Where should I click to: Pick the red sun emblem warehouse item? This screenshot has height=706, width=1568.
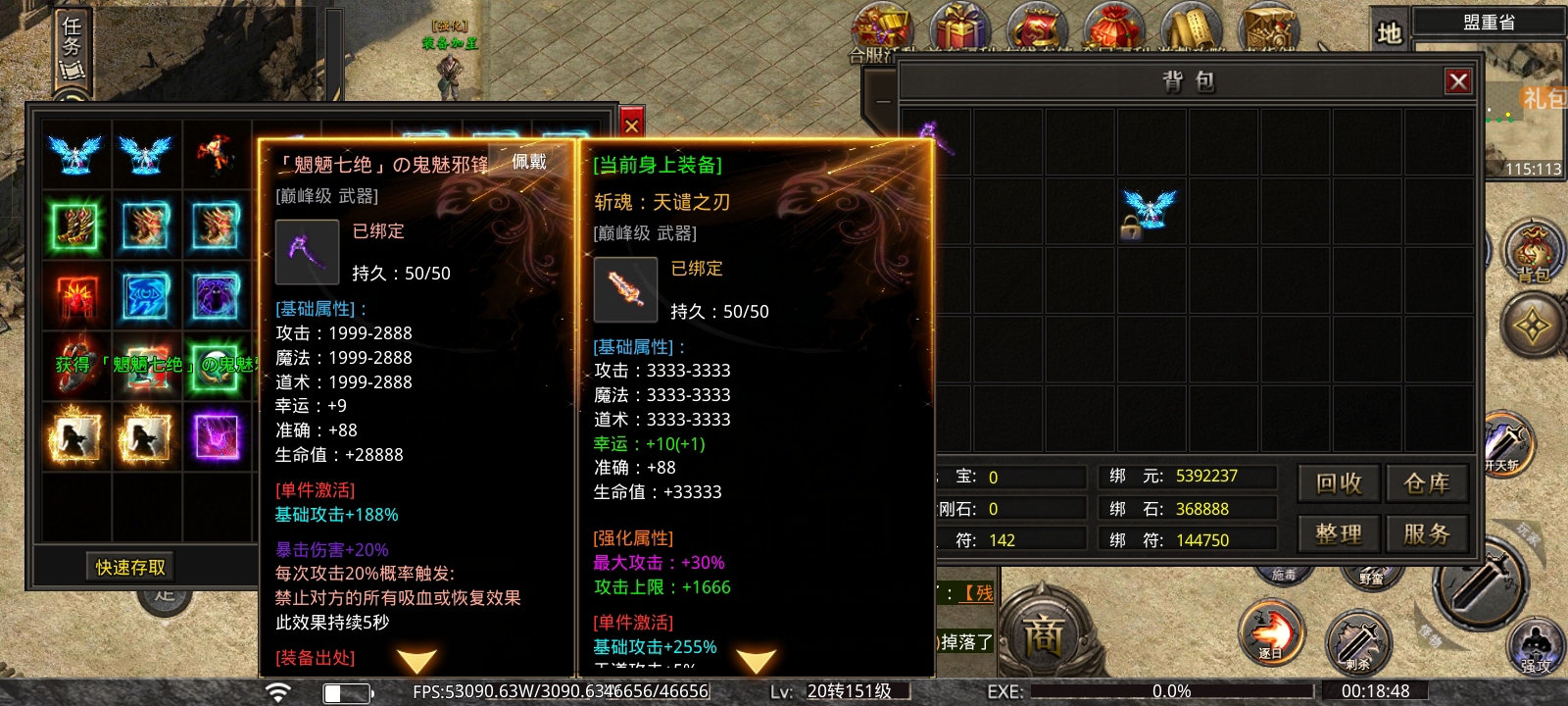point(76,296)
